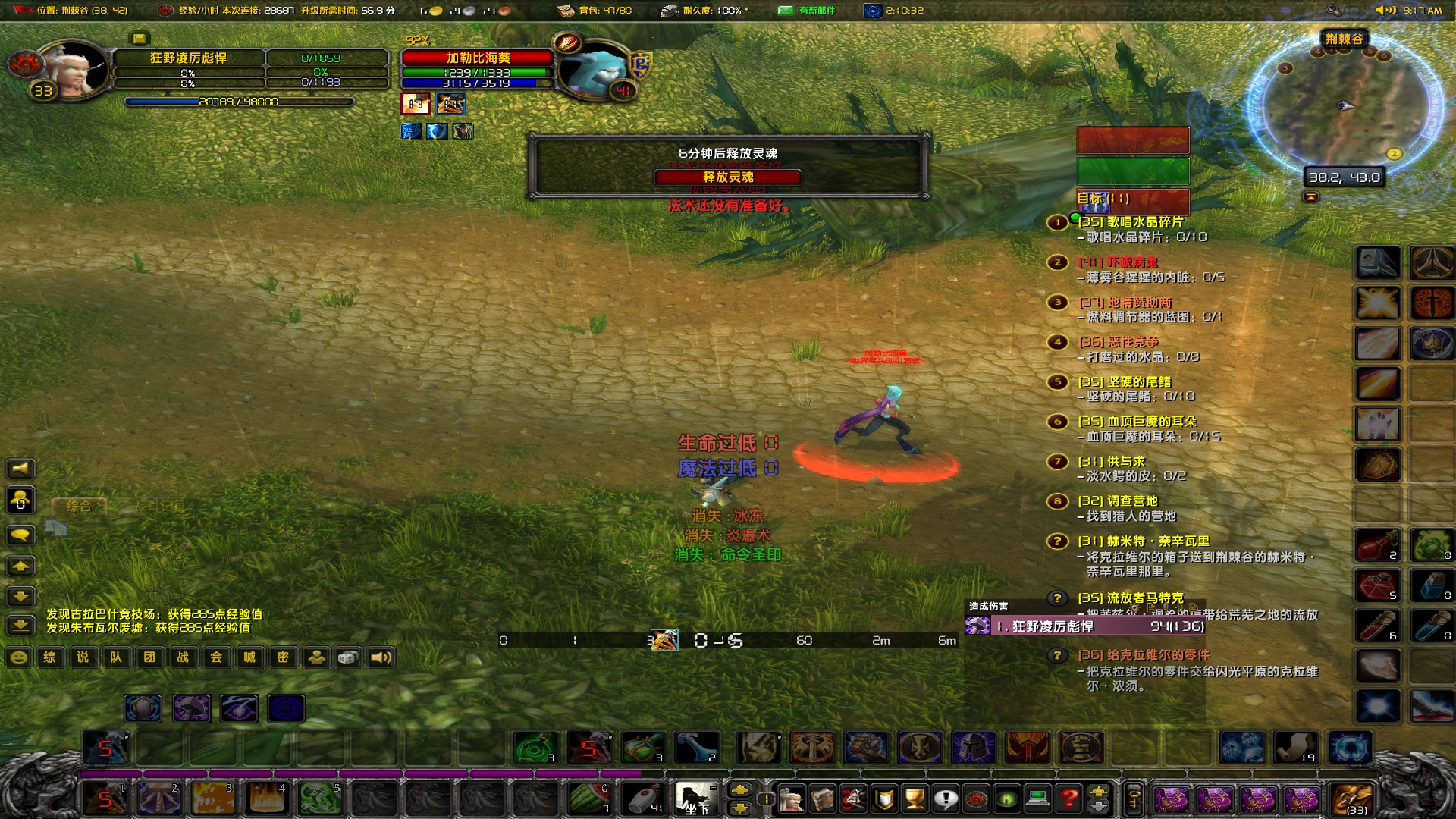Open the red question mark help button
Image resolution: width=1456 pixels, height=819 pixels.
point(1068,799)
